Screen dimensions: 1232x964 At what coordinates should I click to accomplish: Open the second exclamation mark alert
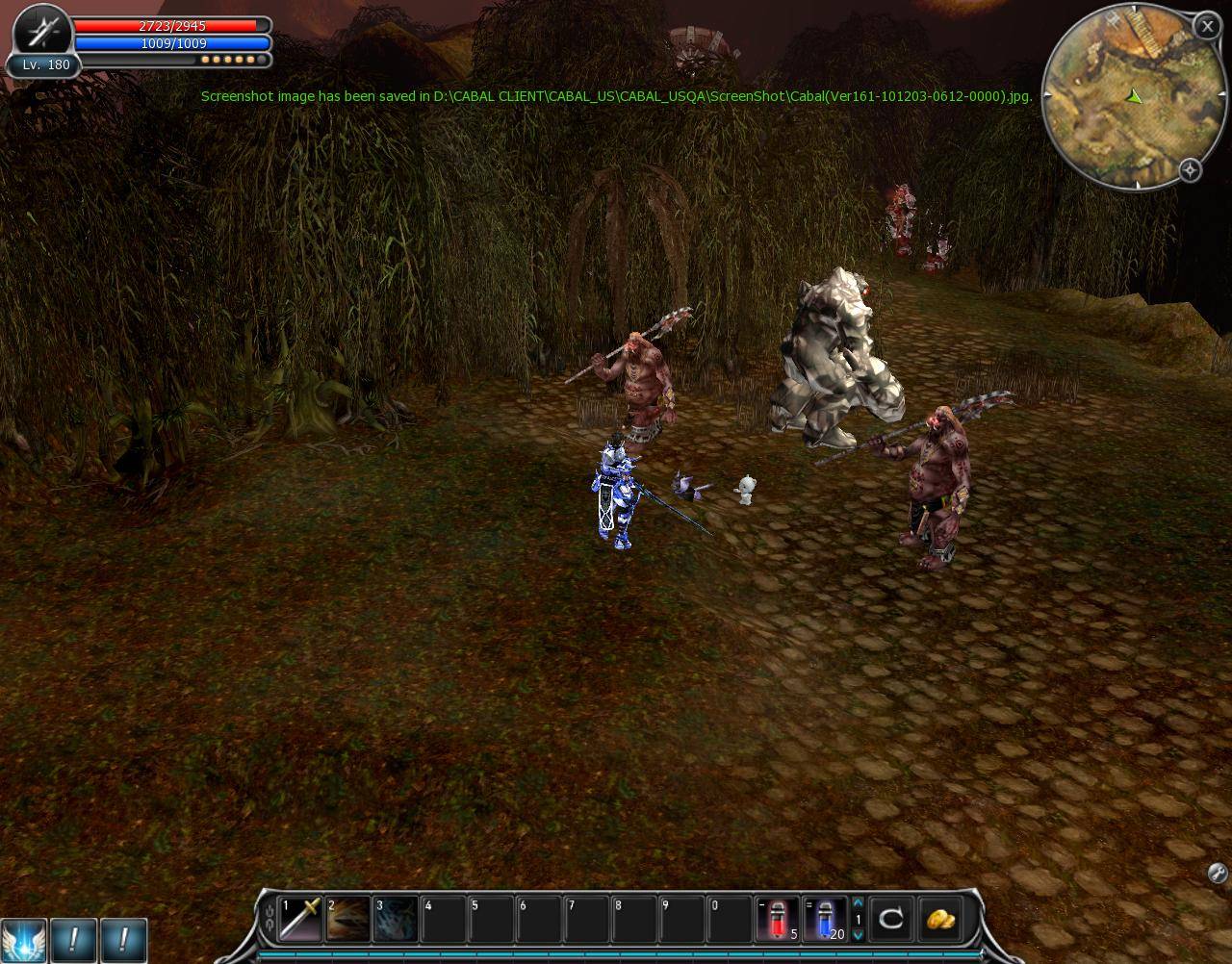(x=123, y=940)
